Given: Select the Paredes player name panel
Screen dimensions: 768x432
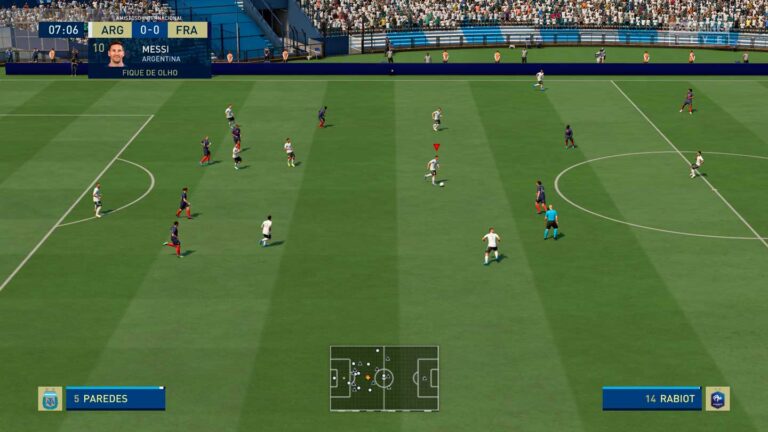Looking at the screenshot, I should click(x=115, y=398).
